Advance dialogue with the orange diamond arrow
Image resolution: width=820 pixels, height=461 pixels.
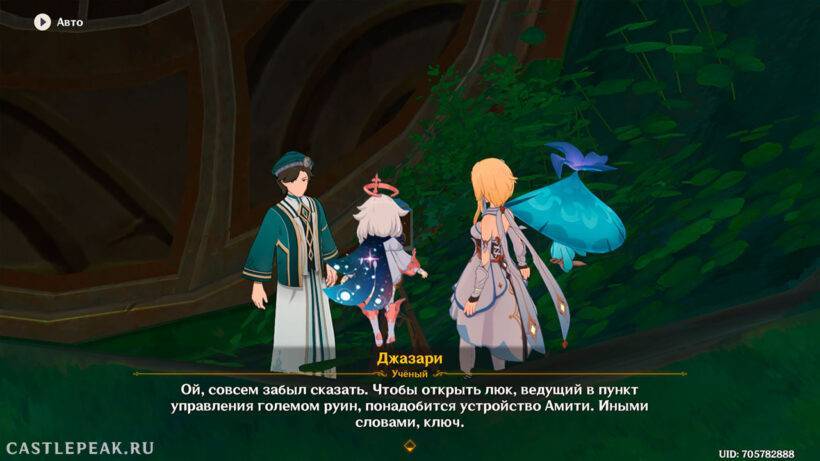(x=408, y=444)
